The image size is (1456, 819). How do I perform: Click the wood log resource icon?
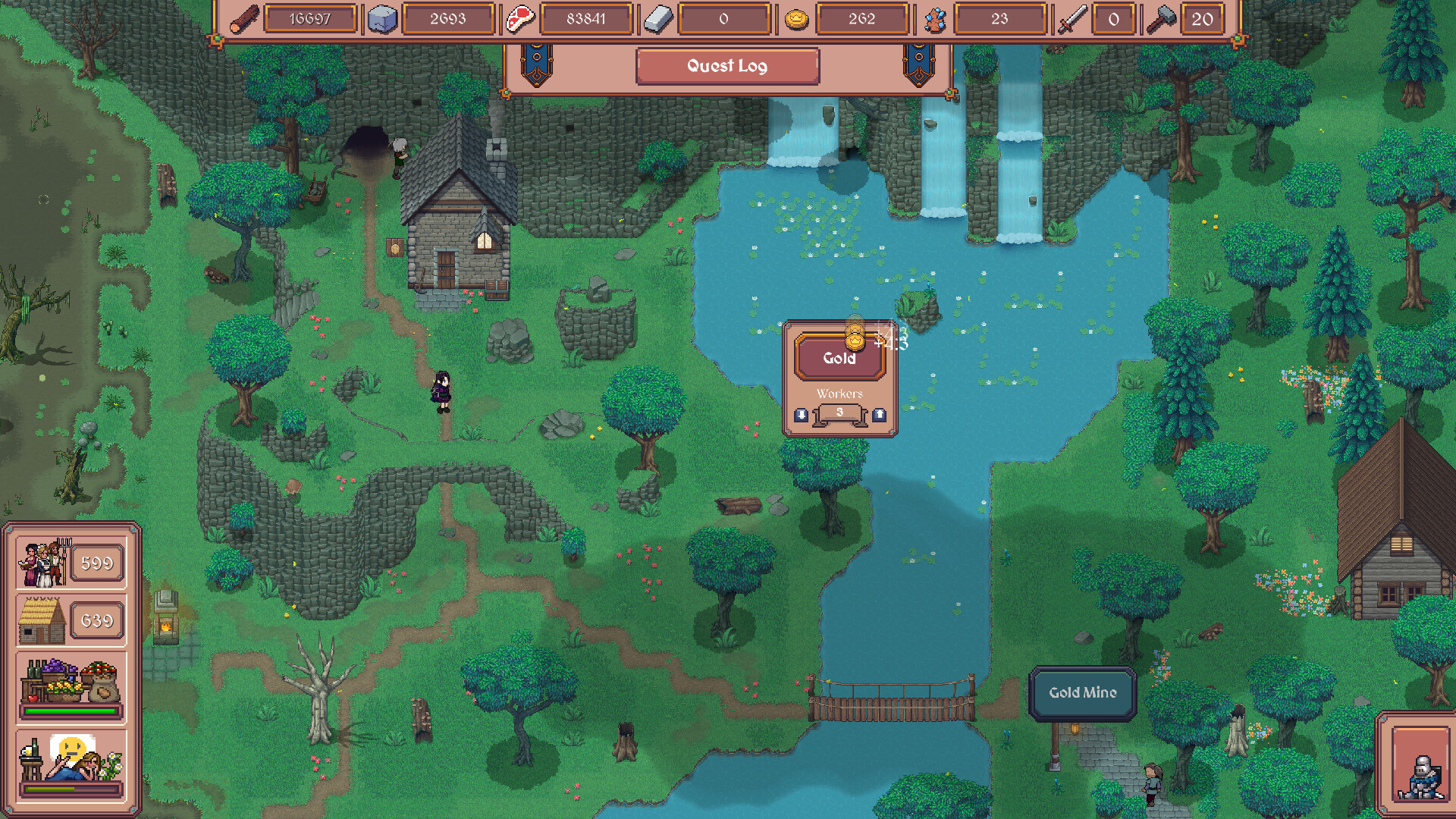[244, 20]
